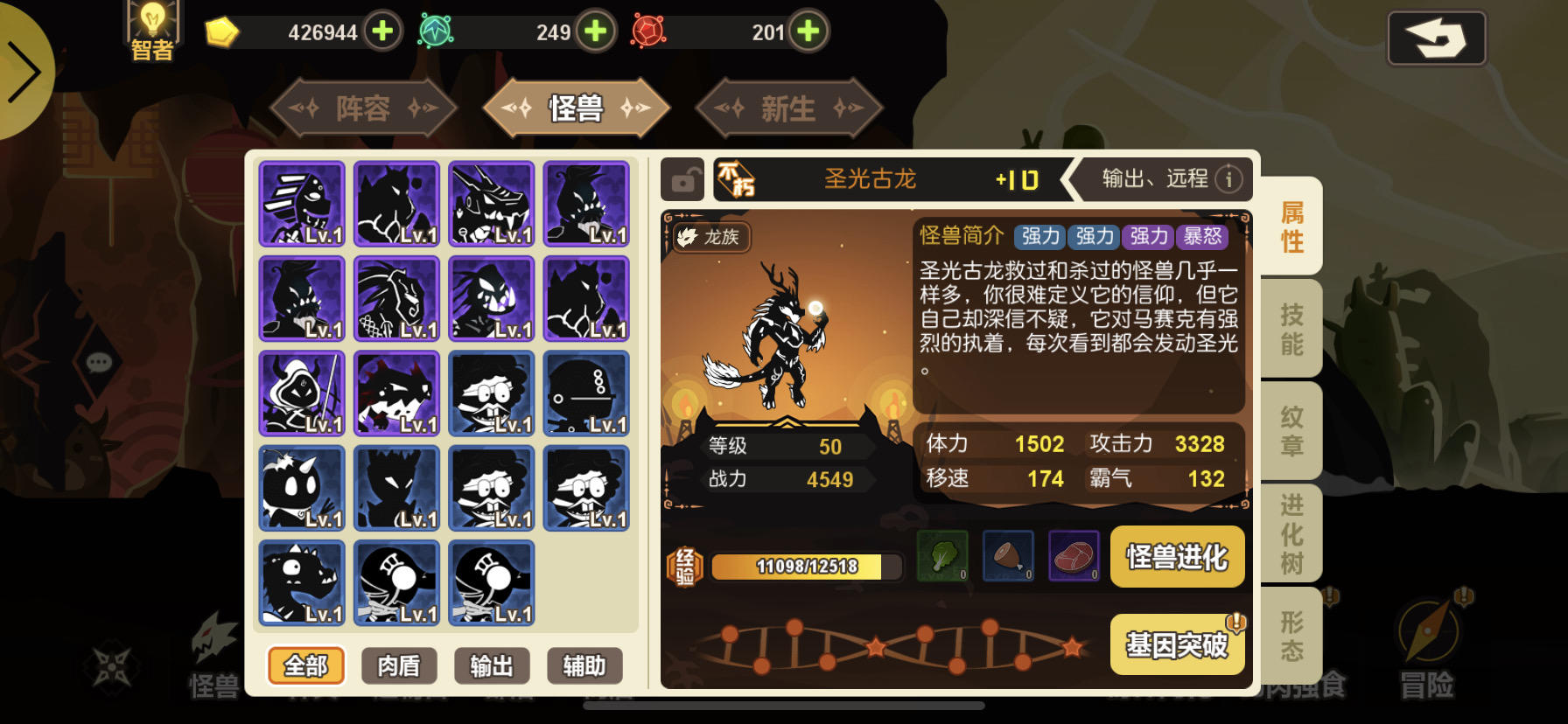Viewport: 1568px width, 724px height.
Task: Click the return arrow icon top right
Action: click(1438, 37)
